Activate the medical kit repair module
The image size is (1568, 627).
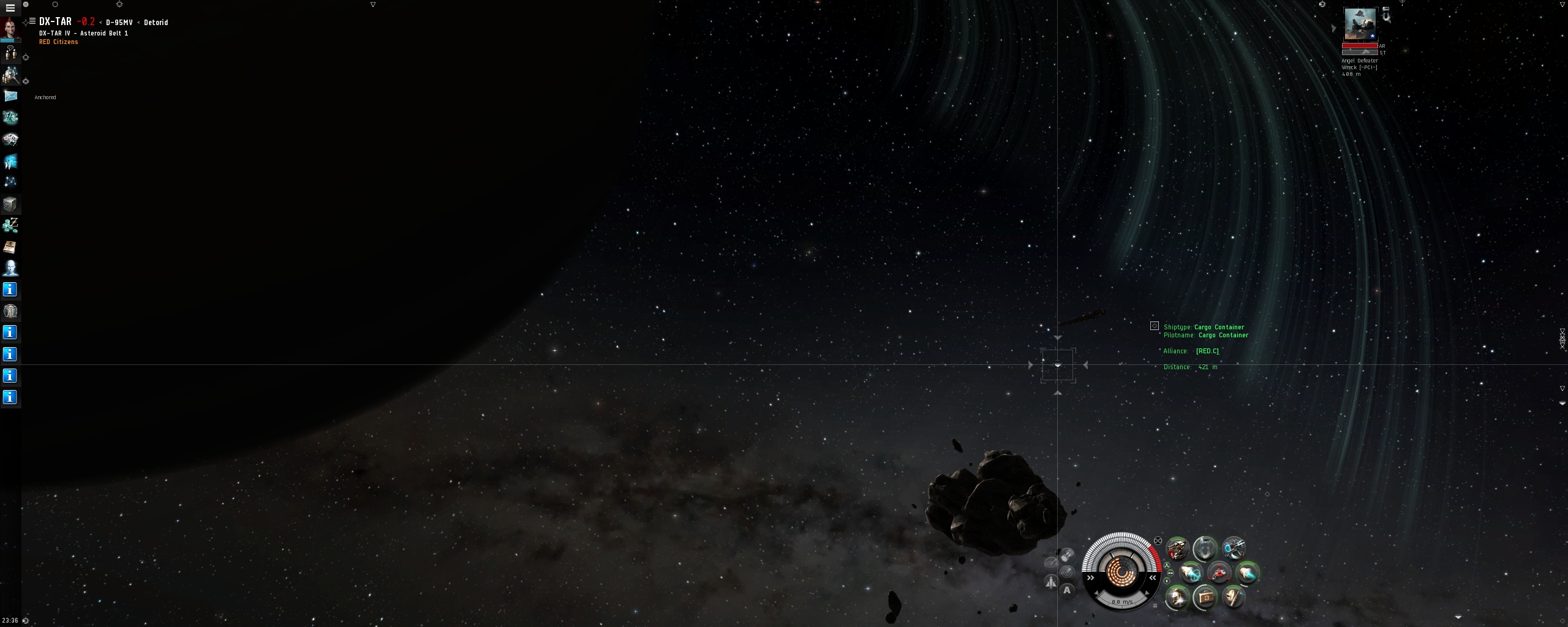pos(1205,596)
